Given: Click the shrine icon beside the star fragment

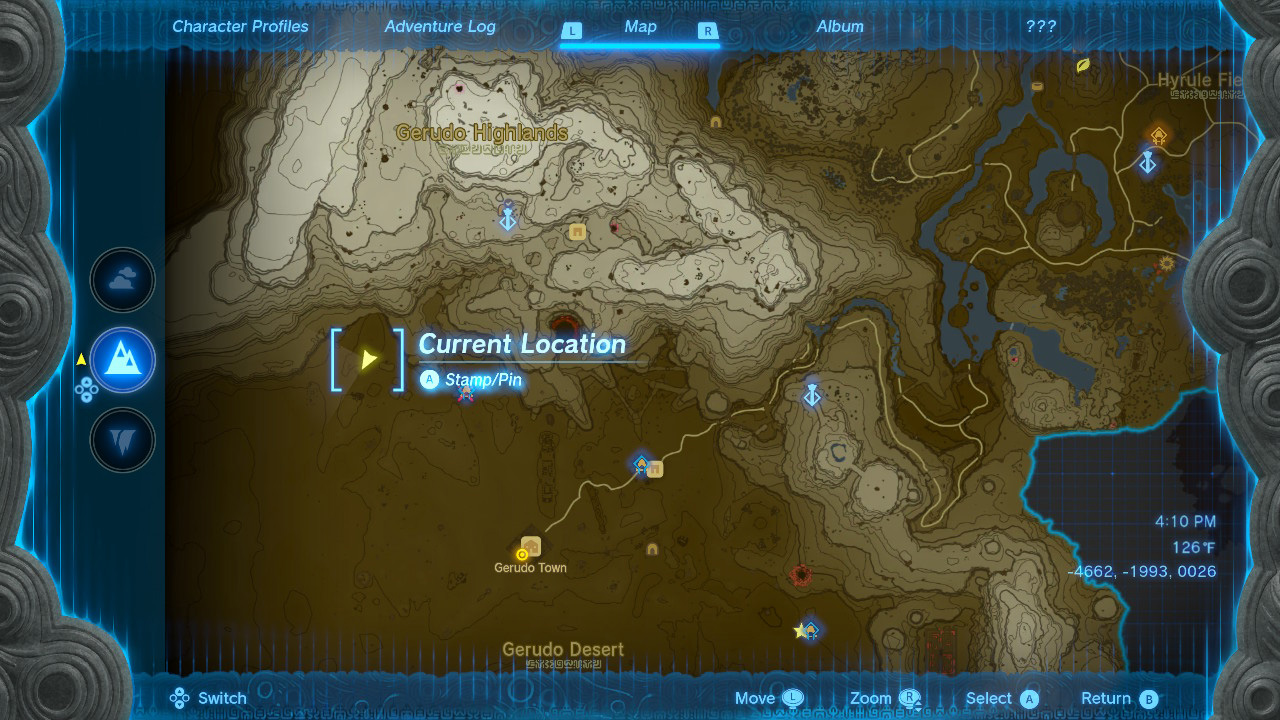Looking at the screenshot, I should coord(810,628).
